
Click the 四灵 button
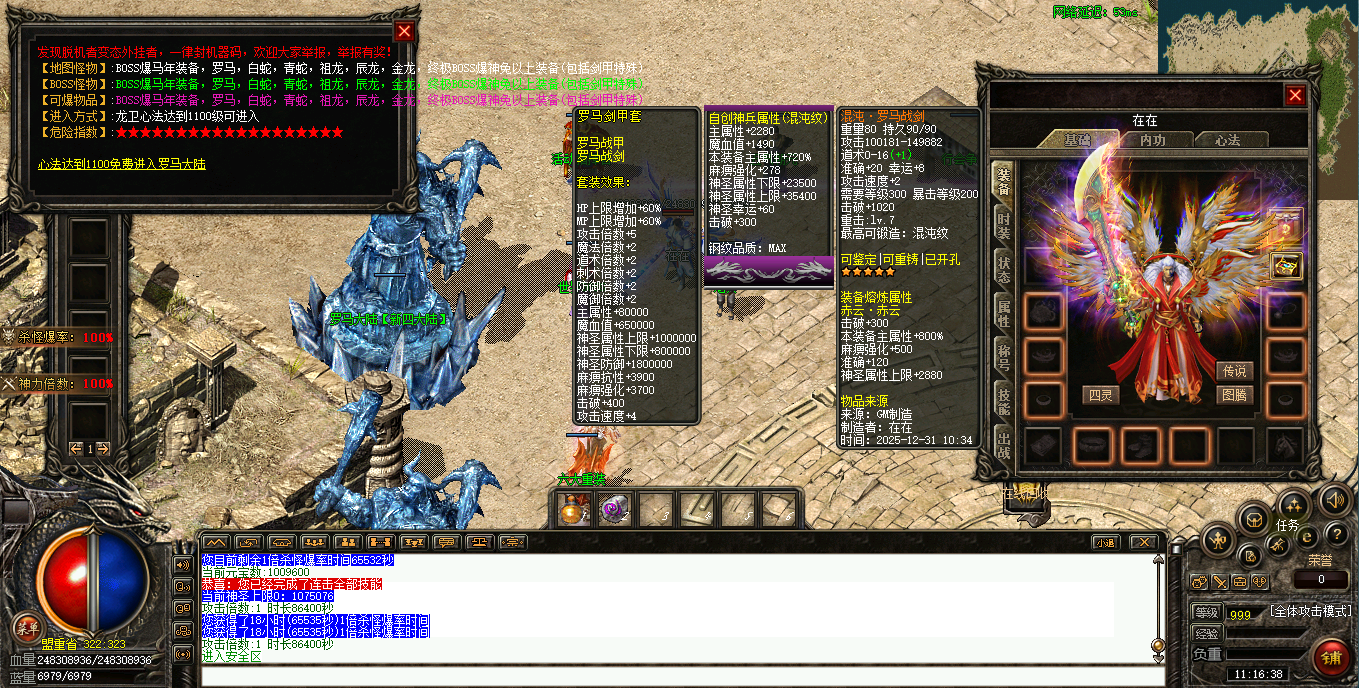[1101, 395]
